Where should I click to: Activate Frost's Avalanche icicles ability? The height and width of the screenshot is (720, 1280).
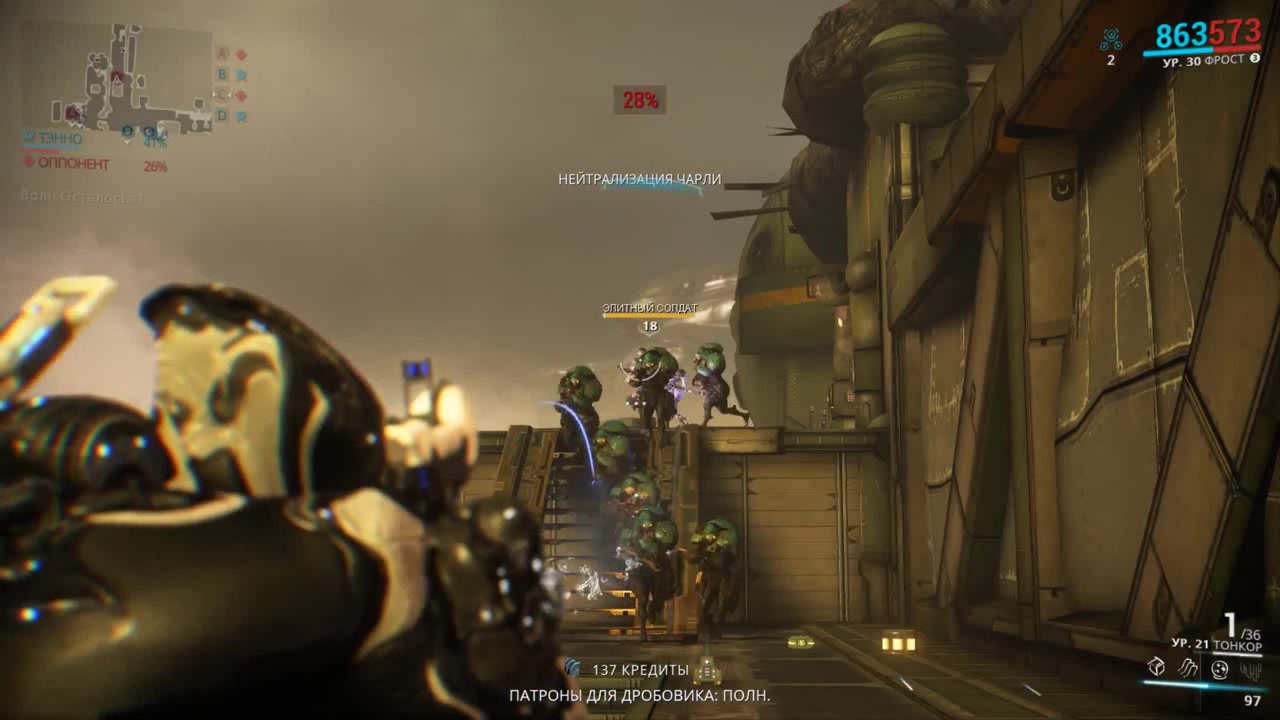click(x=1250, y=667)
